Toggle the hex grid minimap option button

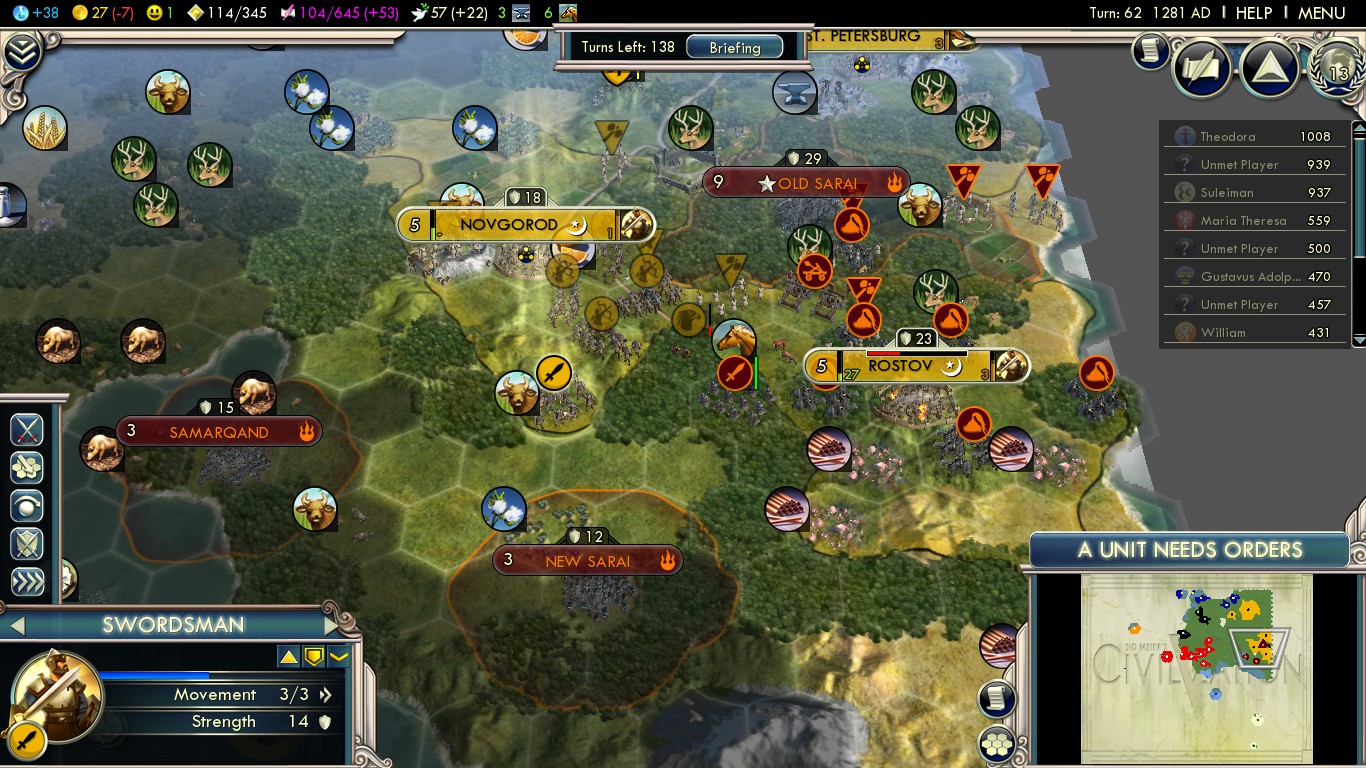point(997,743)
